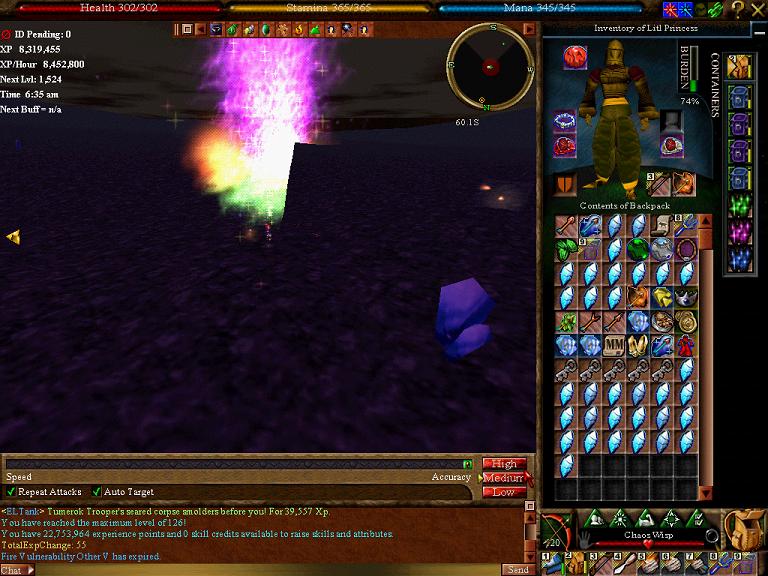768x576 pixels.
Task: Open the pink sparkle container slot
Action: (740, 233)
